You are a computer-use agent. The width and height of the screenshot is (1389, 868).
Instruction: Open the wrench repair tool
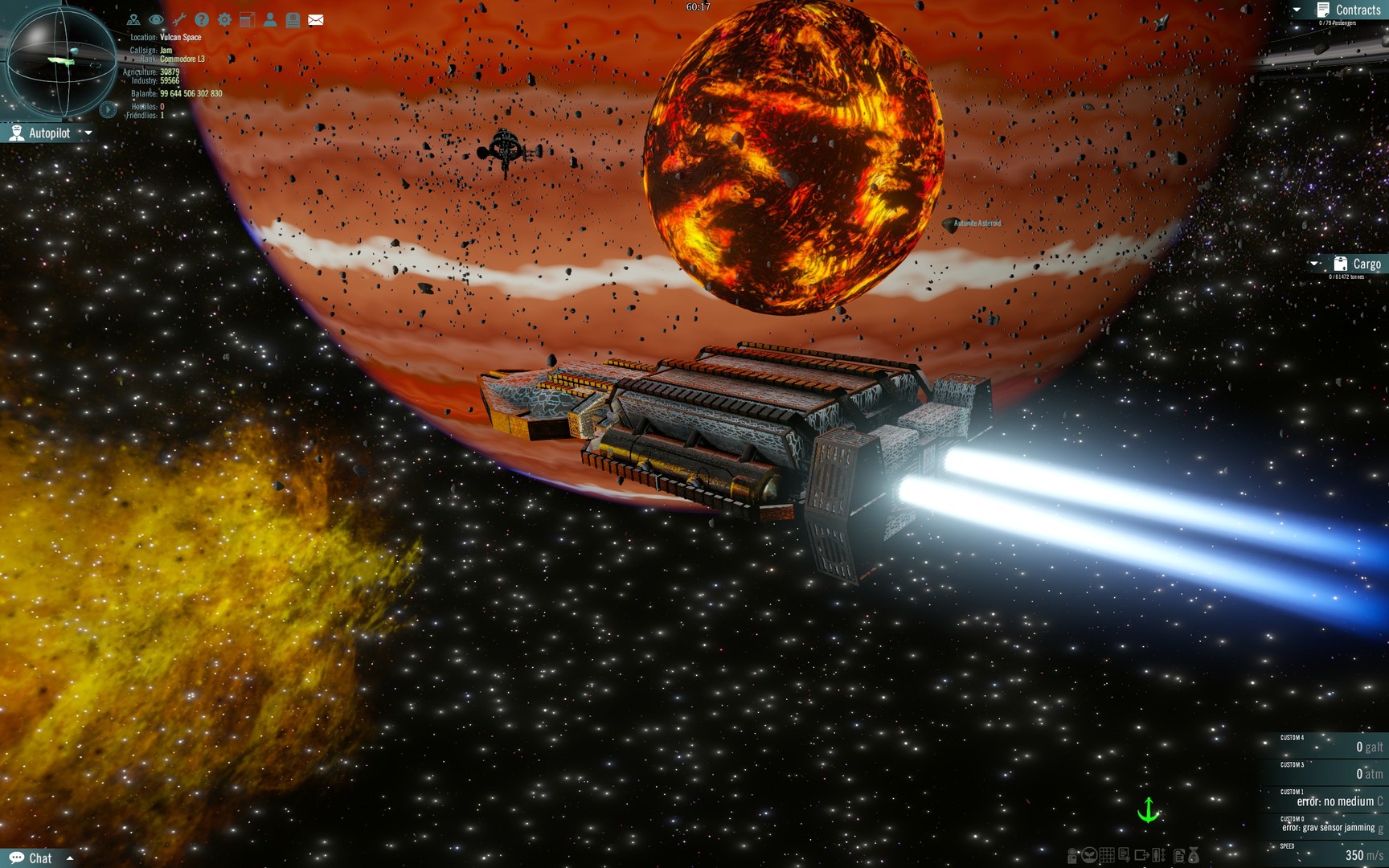pyautogui.click(x=180, y=20)
